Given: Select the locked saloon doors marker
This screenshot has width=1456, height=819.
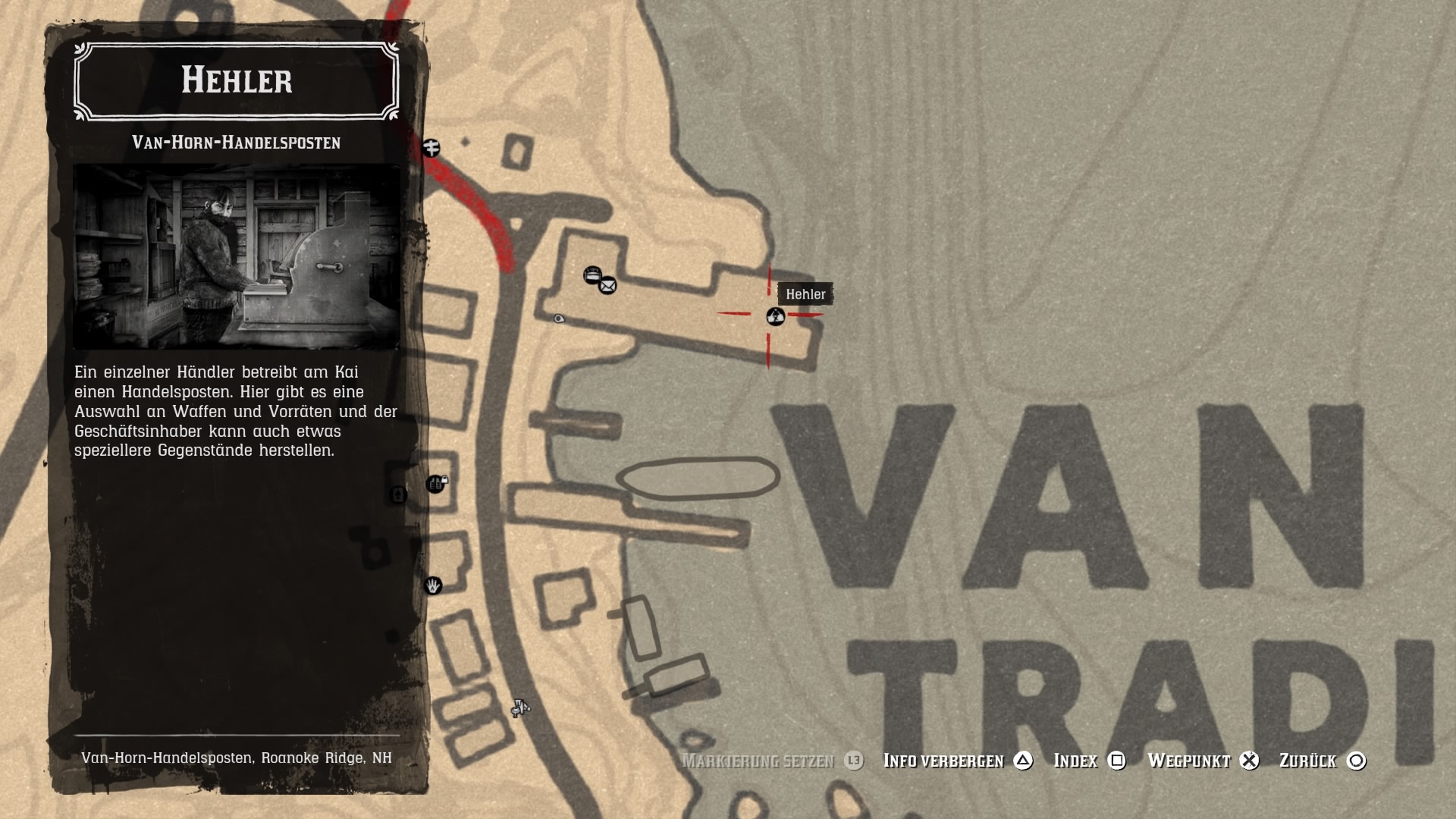Looking at the screenshot, I should (x=435, y=484).
